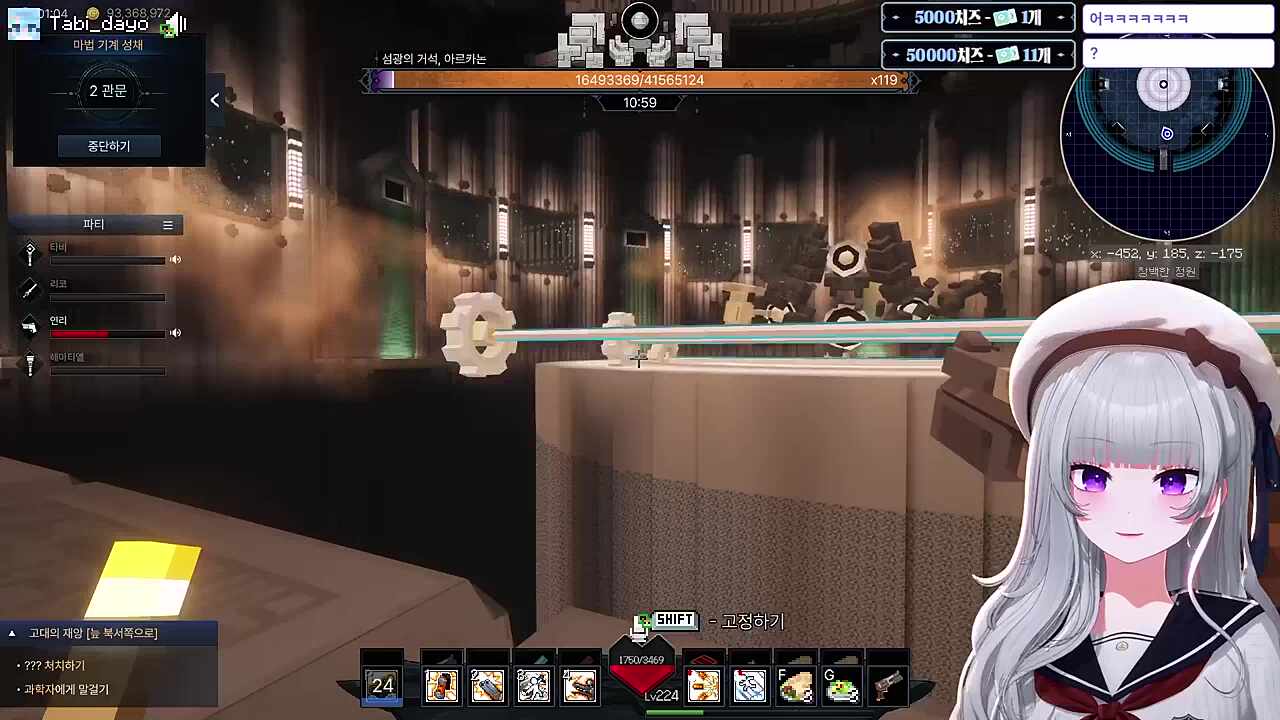Select the hotbar slot showing 24
The height and width of the screenshot is (720, 1280).
[x=382, y=686]
